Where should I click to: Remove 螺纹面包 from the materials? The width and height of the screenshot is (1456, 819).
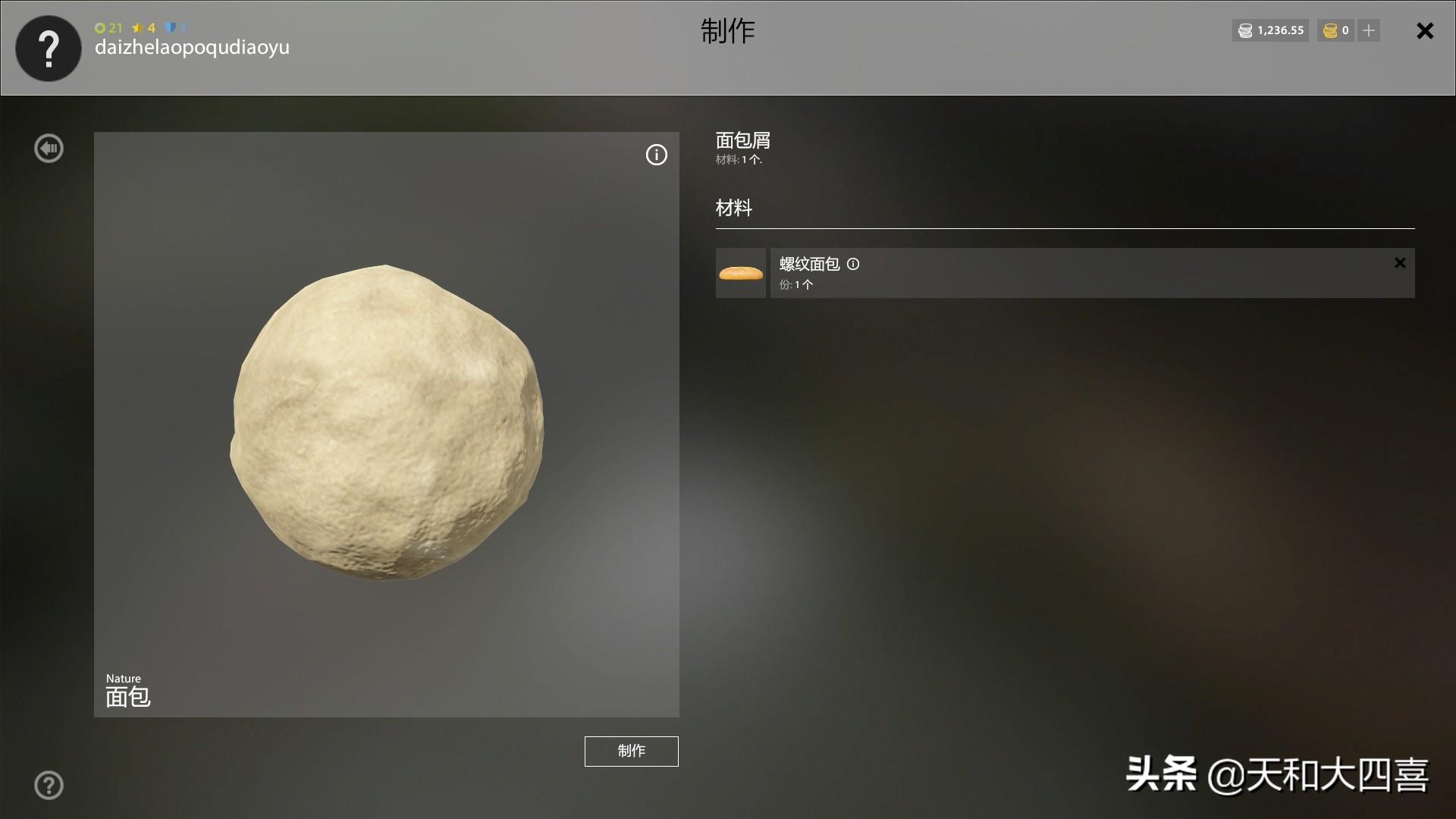(1400, 263)
